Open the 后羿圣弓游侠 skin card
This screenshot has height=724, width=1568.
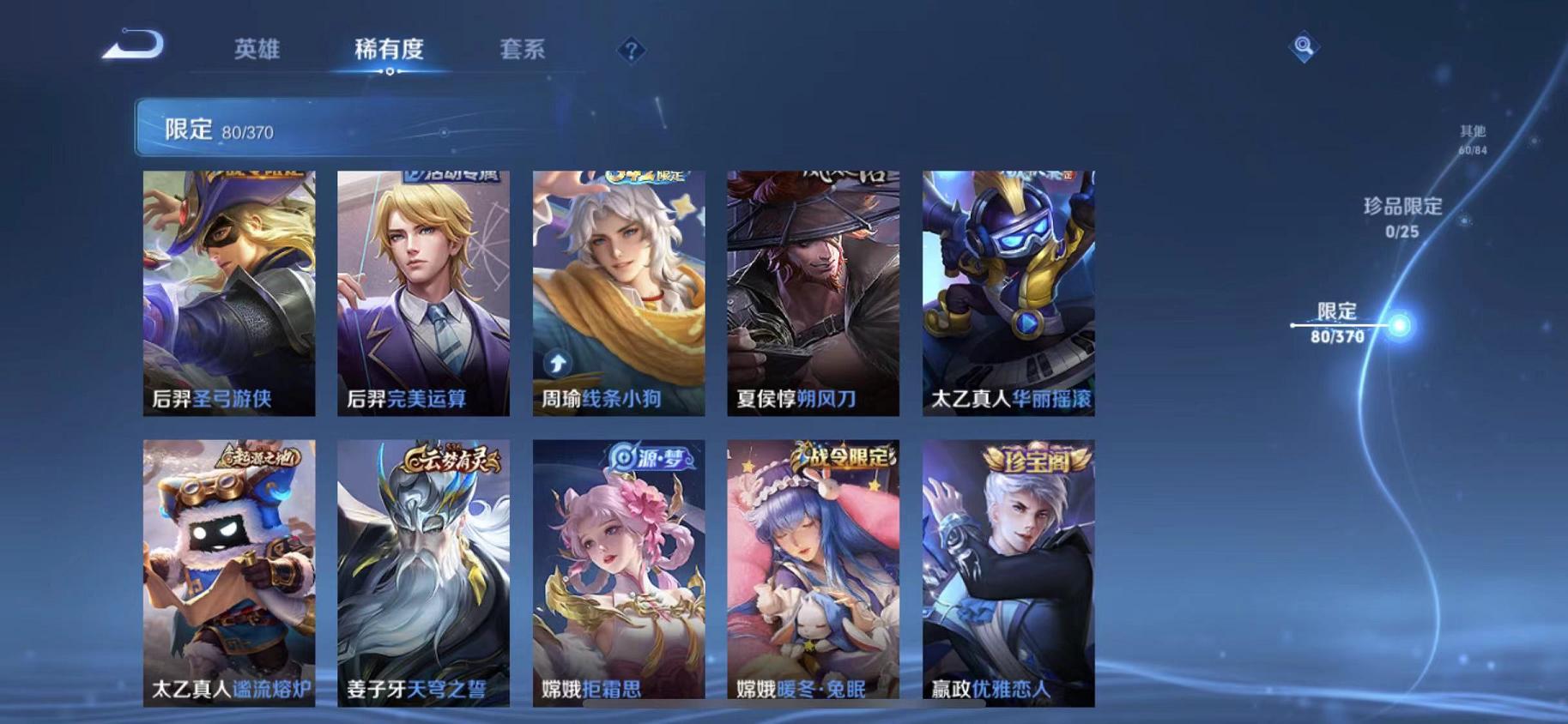227,292
